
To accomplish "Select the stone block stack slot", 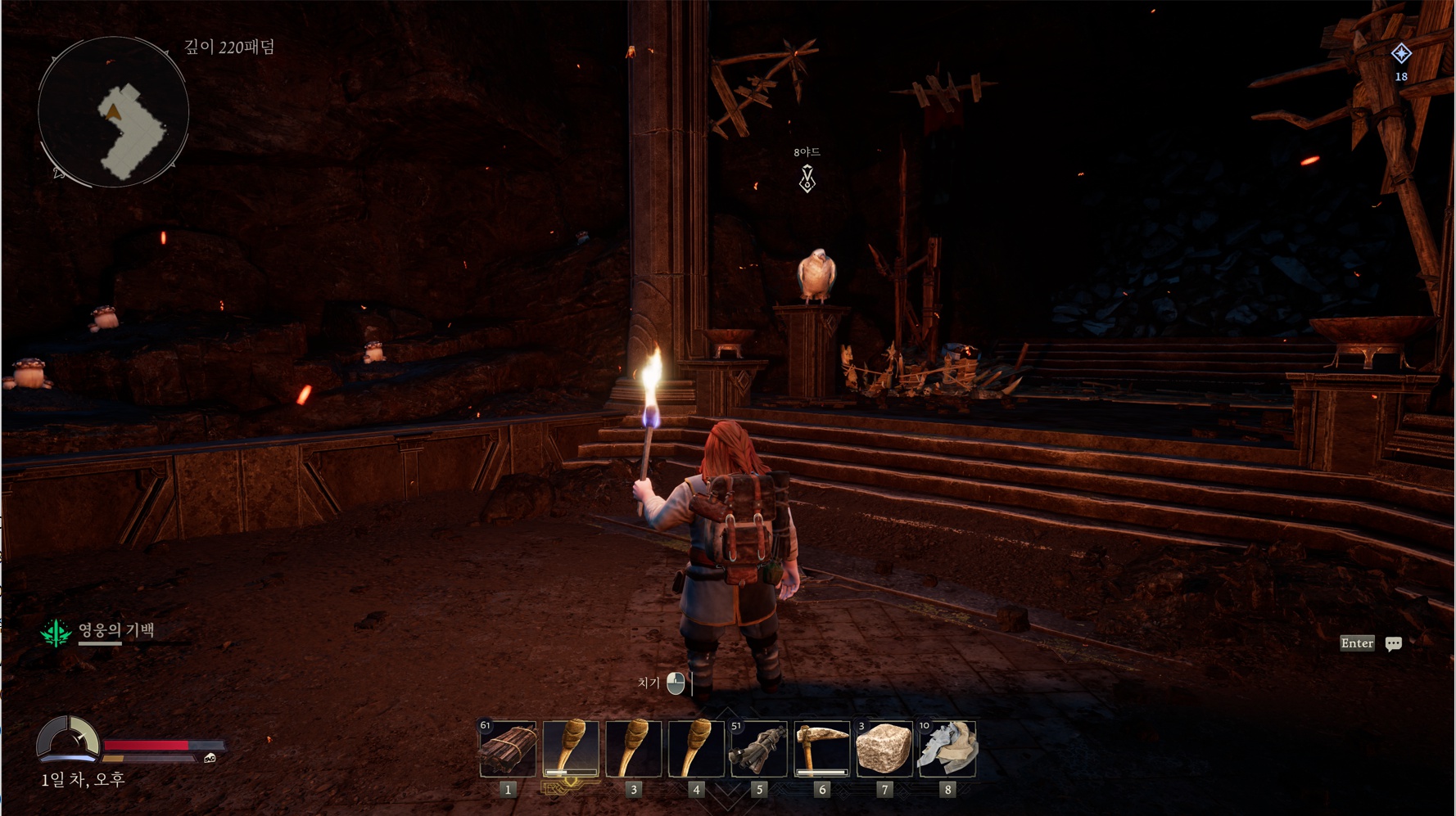I will [x=884, y=748].
